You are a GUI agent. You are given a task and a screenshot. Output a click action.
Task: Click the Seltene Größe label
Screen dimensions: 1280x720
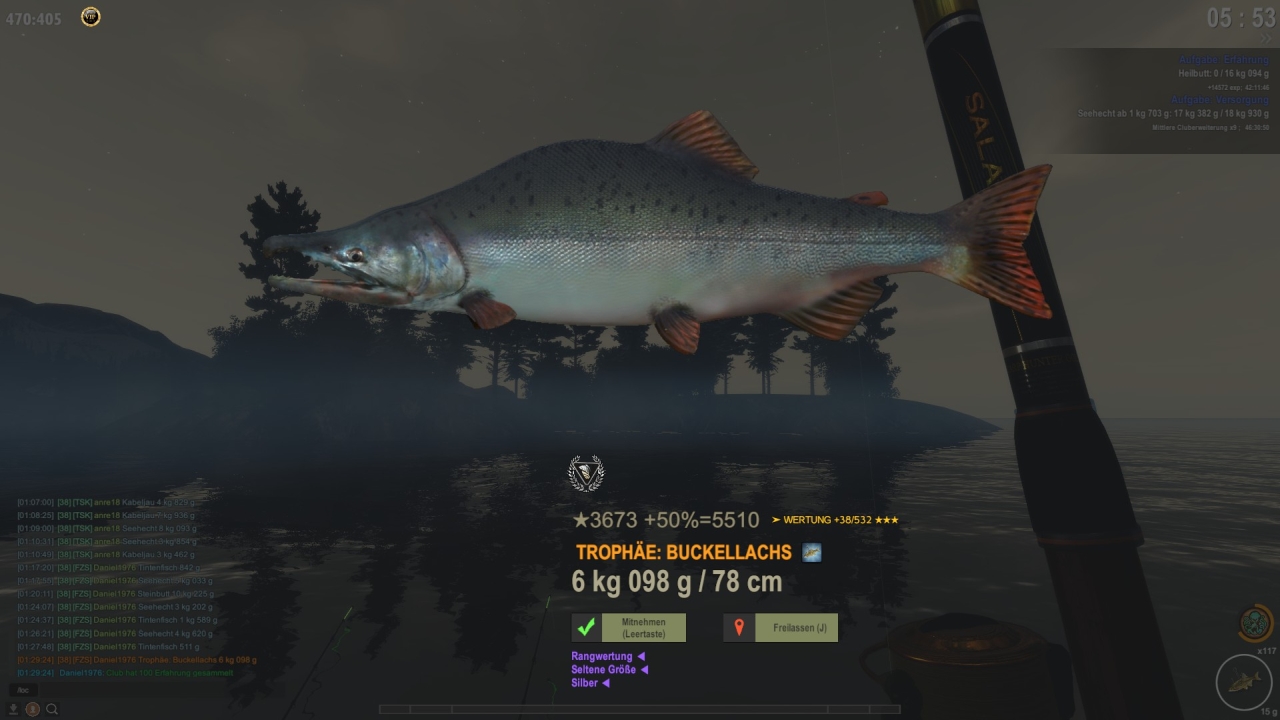coord(604,669)
